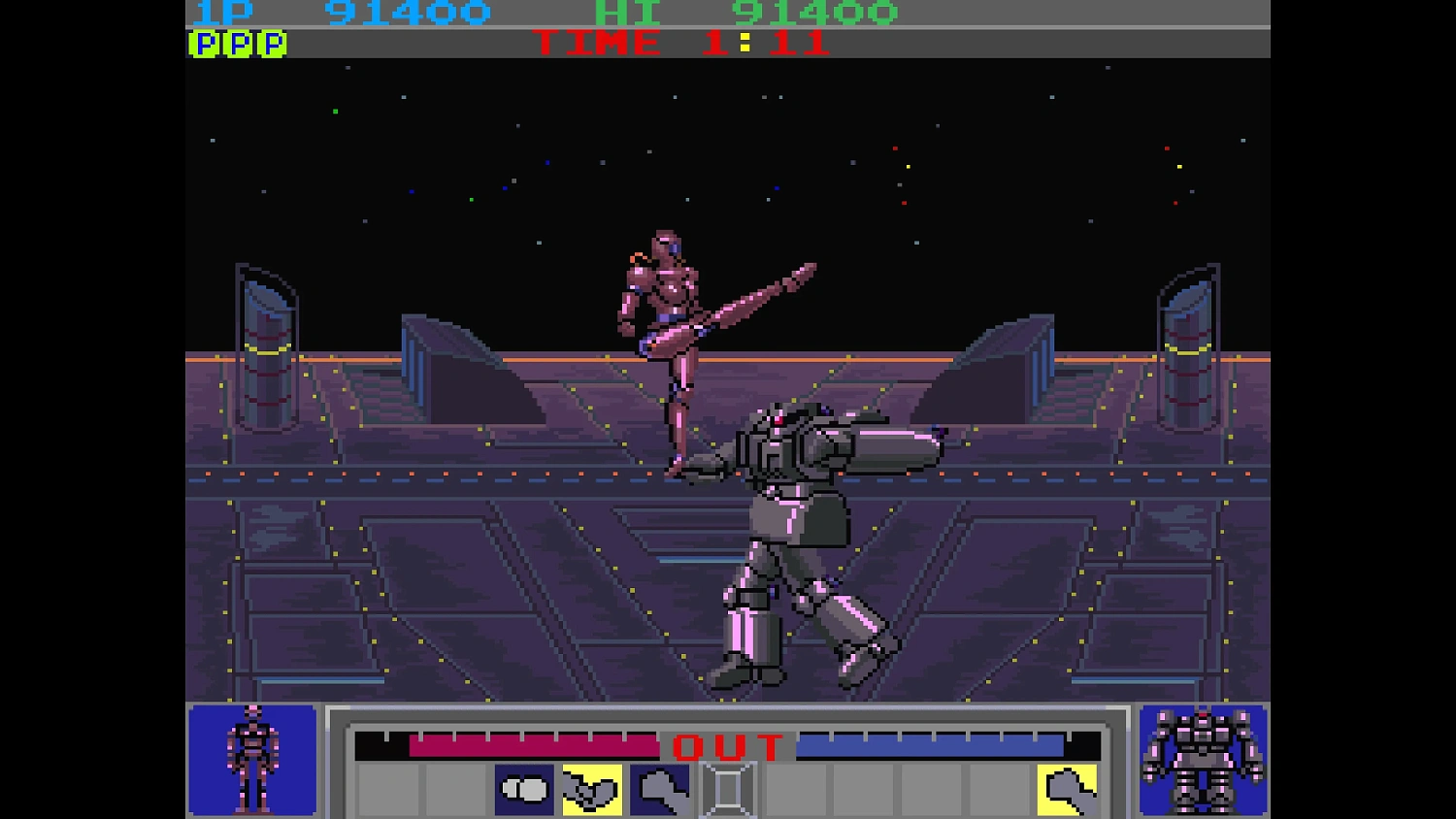The height and width of the screenshot is (819, 1456).
Task: Click the center body-slam frame icon
Action: coord(728,788)
